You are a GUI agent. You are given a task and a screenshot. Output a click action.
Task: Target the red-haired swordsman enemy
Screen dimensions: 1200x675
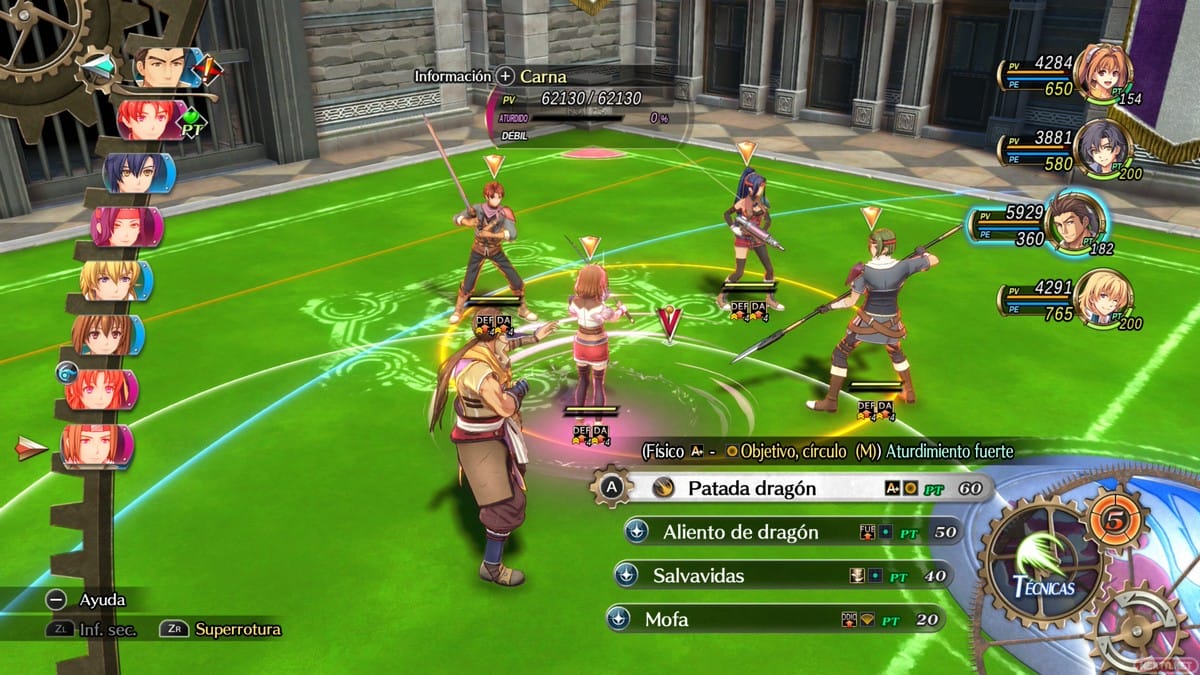tap(491, 245)
